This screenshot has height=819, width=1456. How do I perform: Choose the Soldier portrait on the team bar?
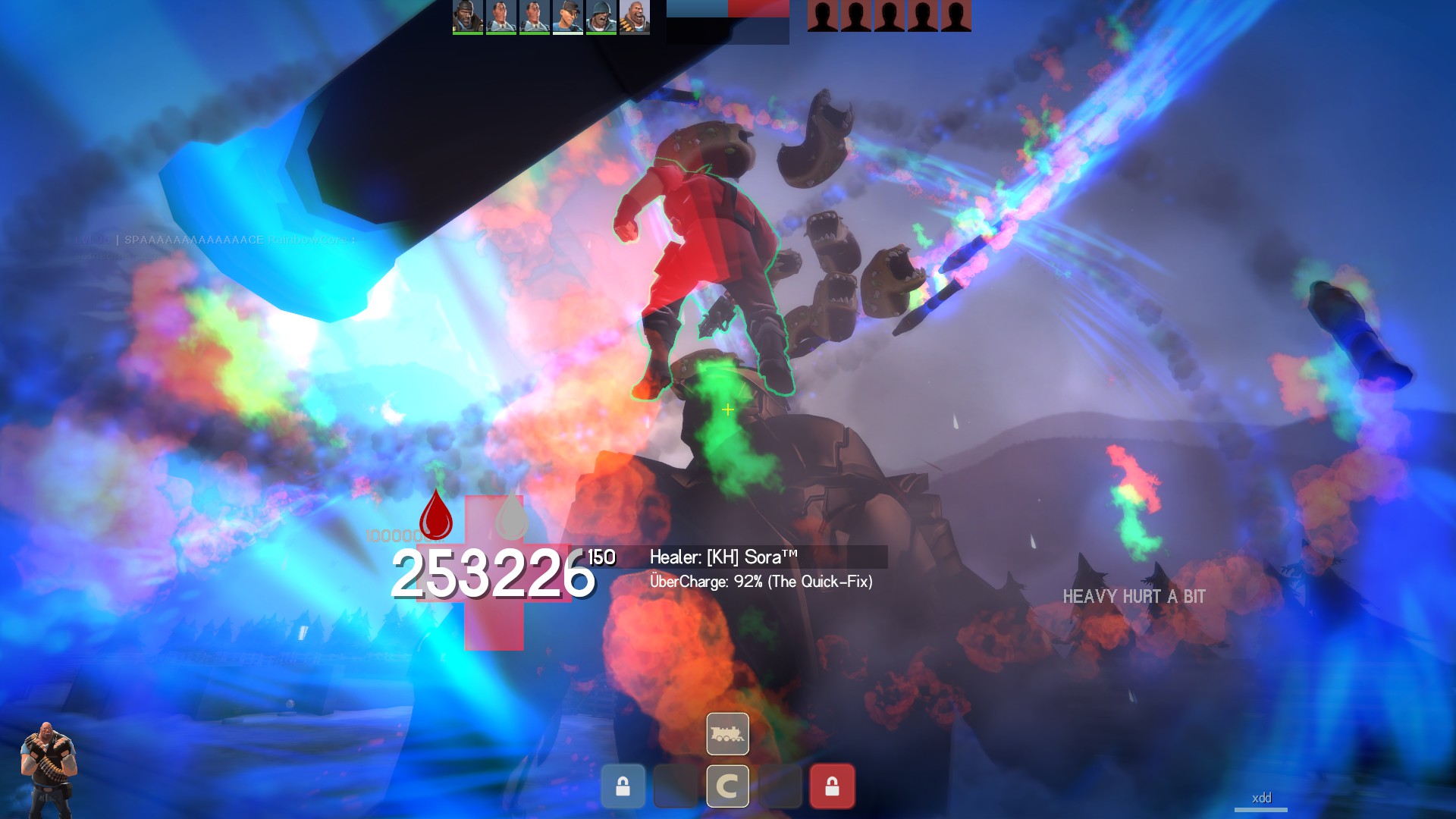tap(601, 17)
